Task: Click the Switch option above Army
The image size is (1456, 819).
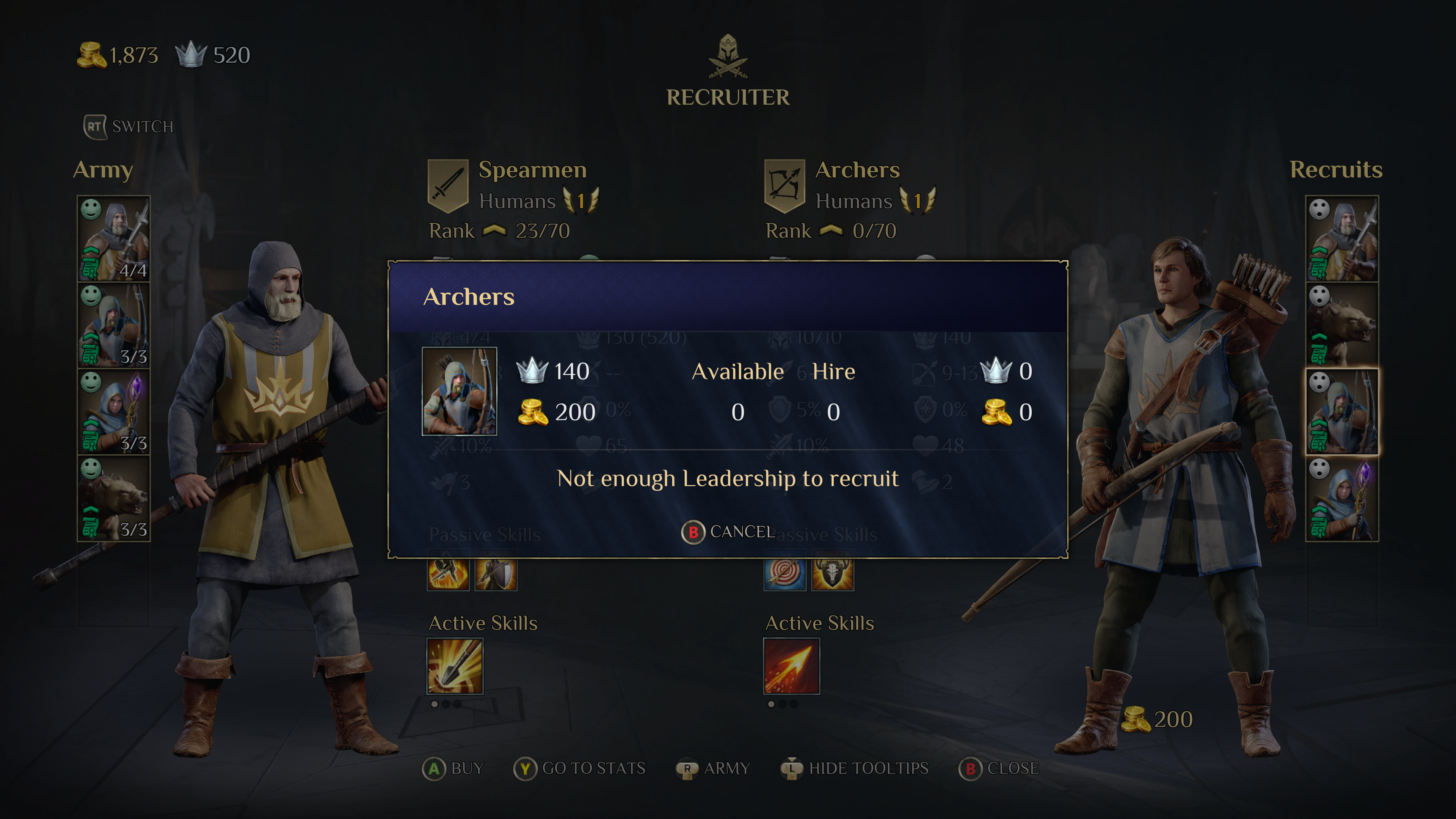Action: click(129, 127)
